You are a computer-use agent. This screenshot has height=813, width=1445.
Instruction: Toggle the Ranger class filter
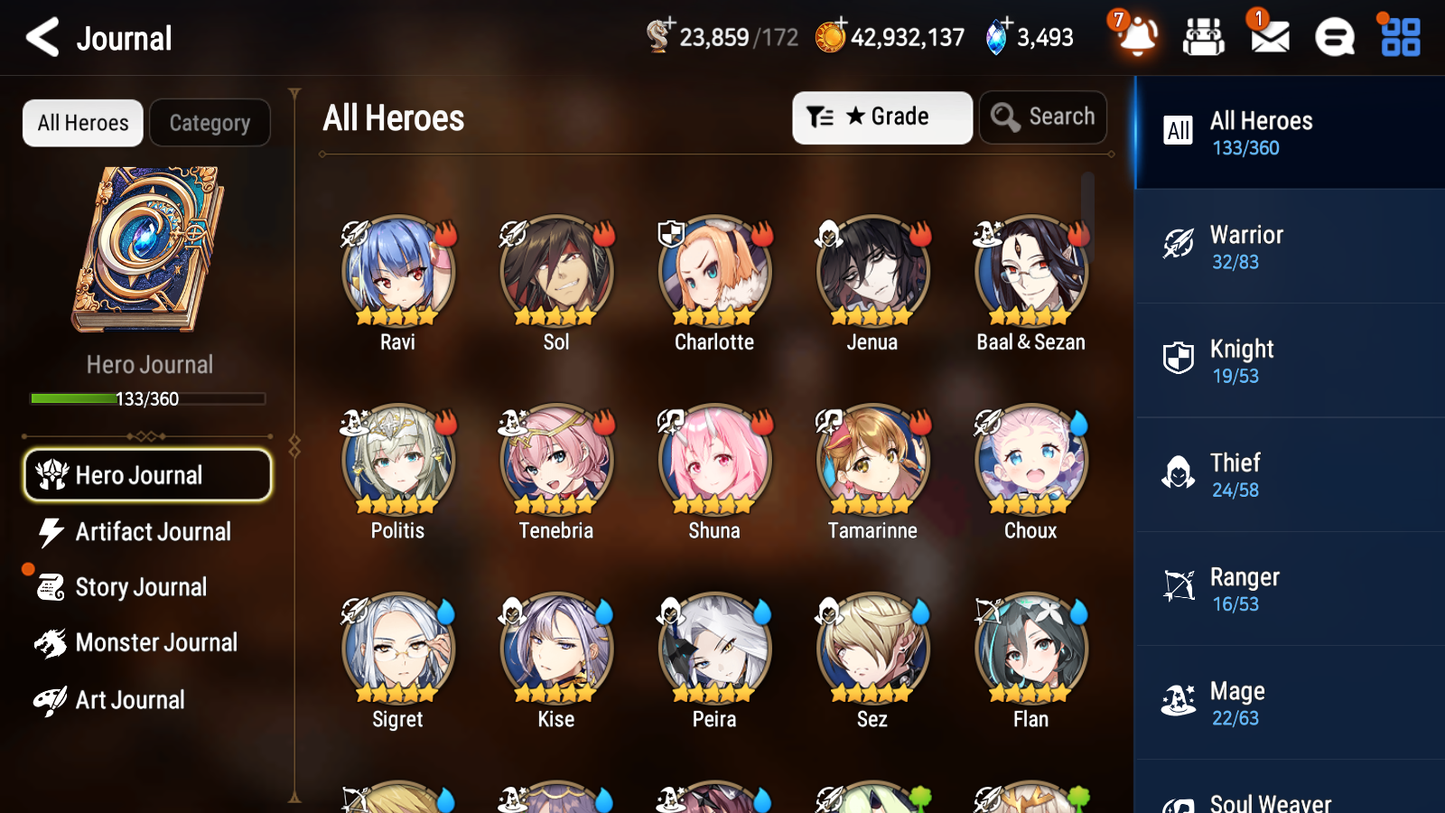click(x=1178, y=587)
